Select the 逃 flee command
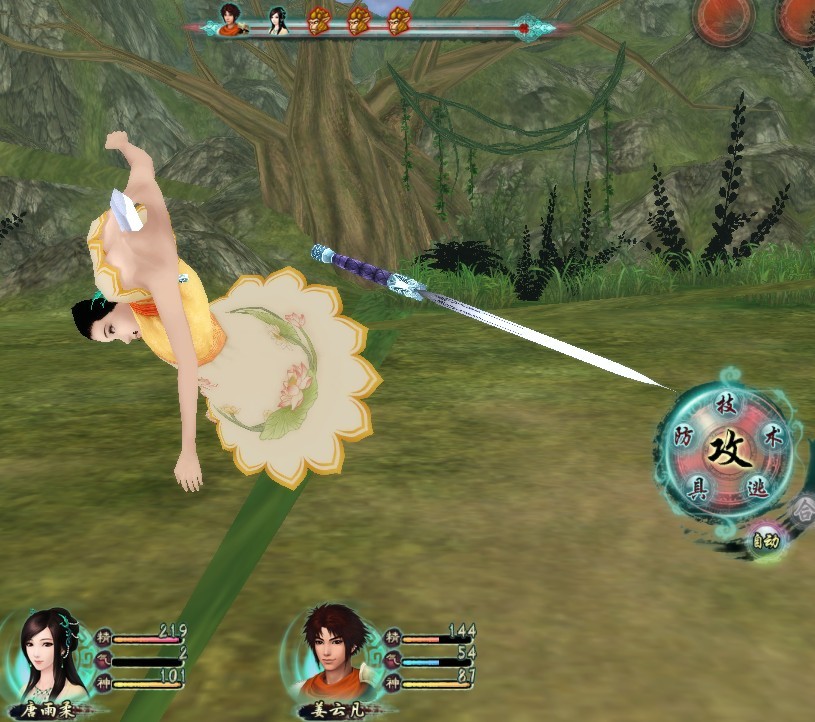Viewport: 815px width, 722px height. tap(758, 488)
